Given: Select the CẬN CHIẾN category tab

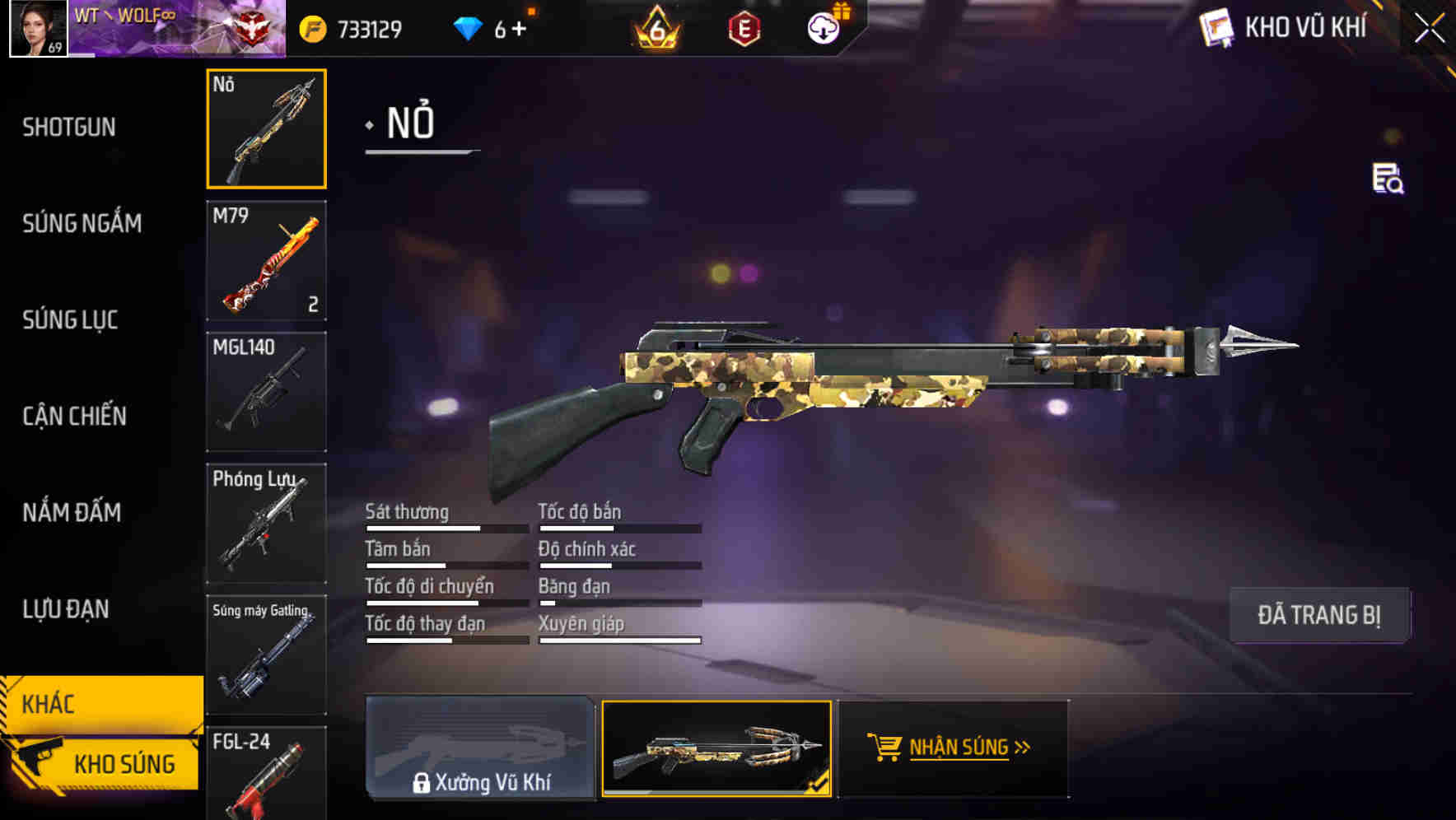Looking at the screenshot, I should [x=73, y=417].
